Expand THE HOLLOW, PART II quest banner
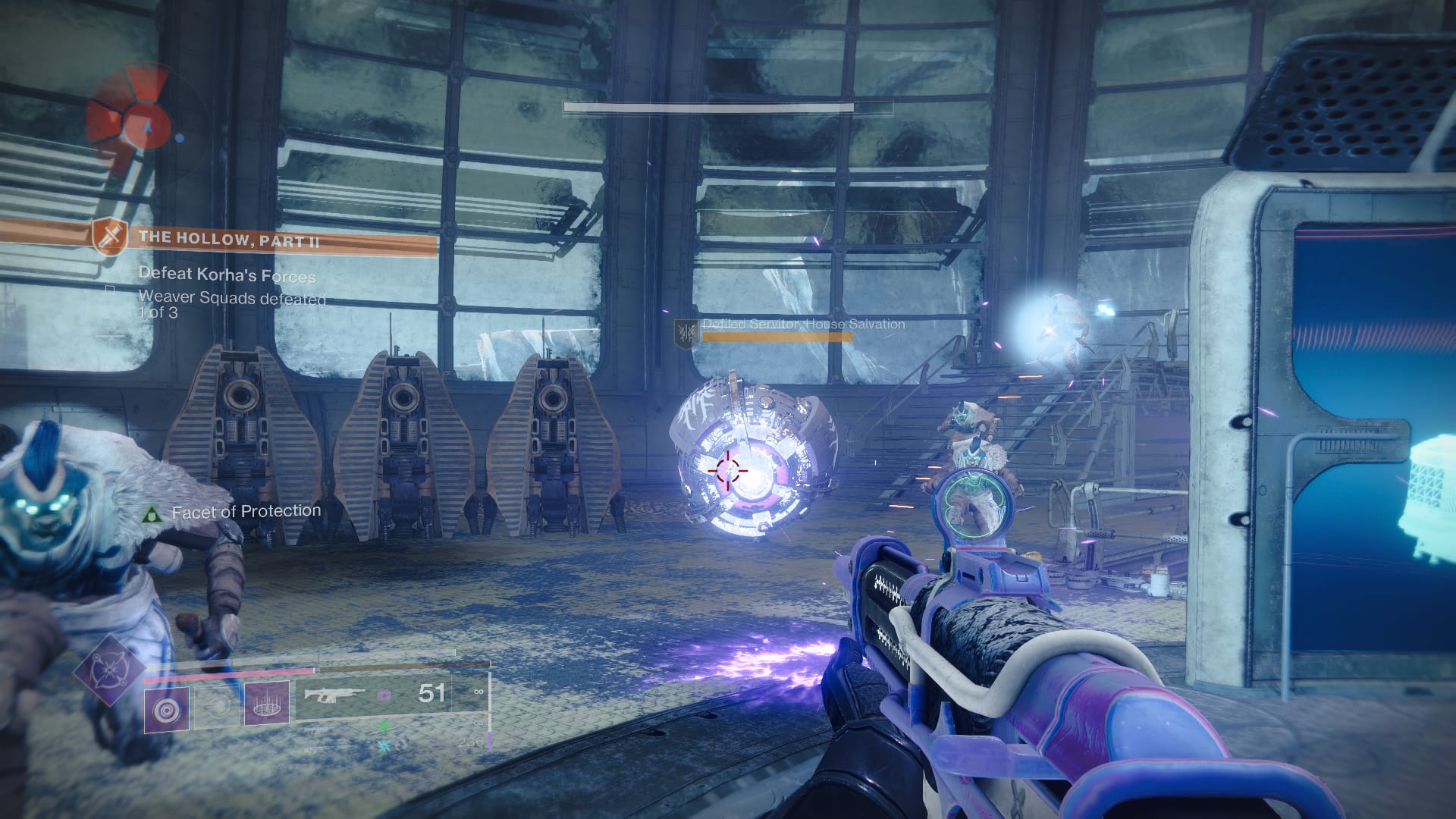The width and height of the screenshot is (1456, 819). click(x=227, y=239)
